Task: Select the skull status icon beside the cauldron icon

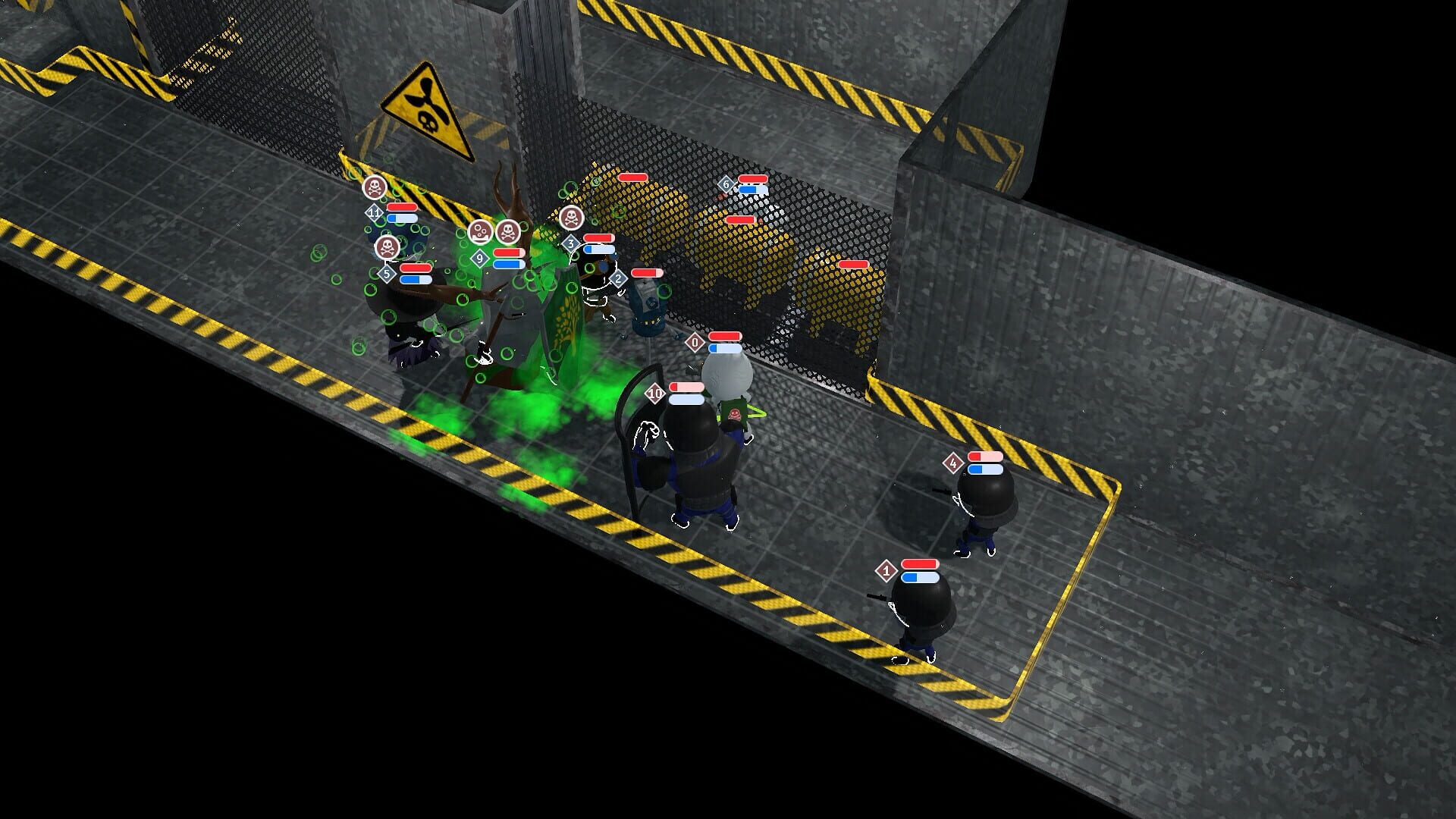Action: 508,233
